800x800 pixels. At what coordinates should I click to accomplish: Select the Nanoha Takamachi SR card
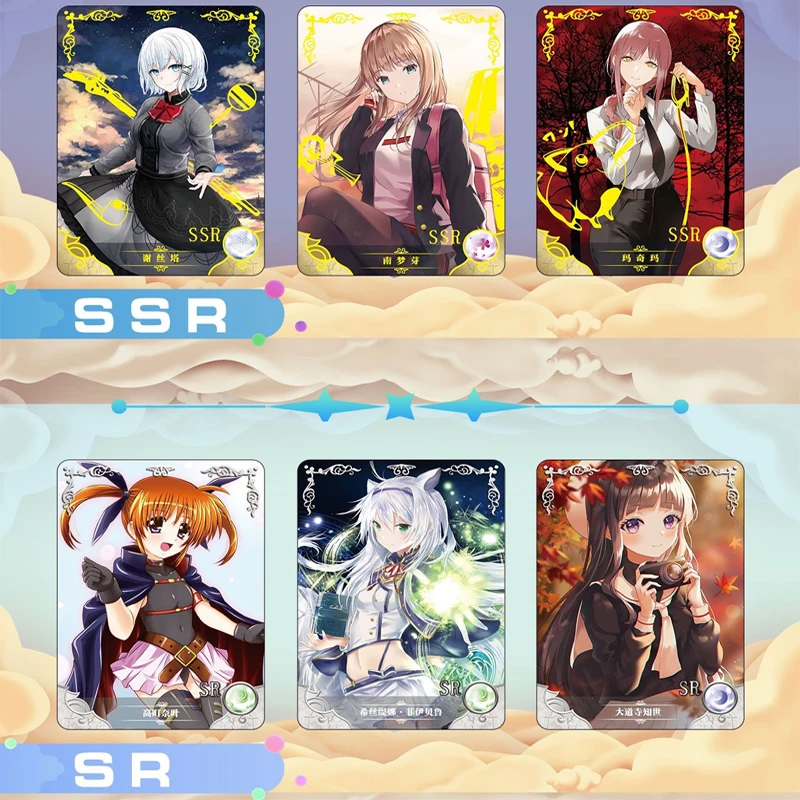(x=160, y=594)
